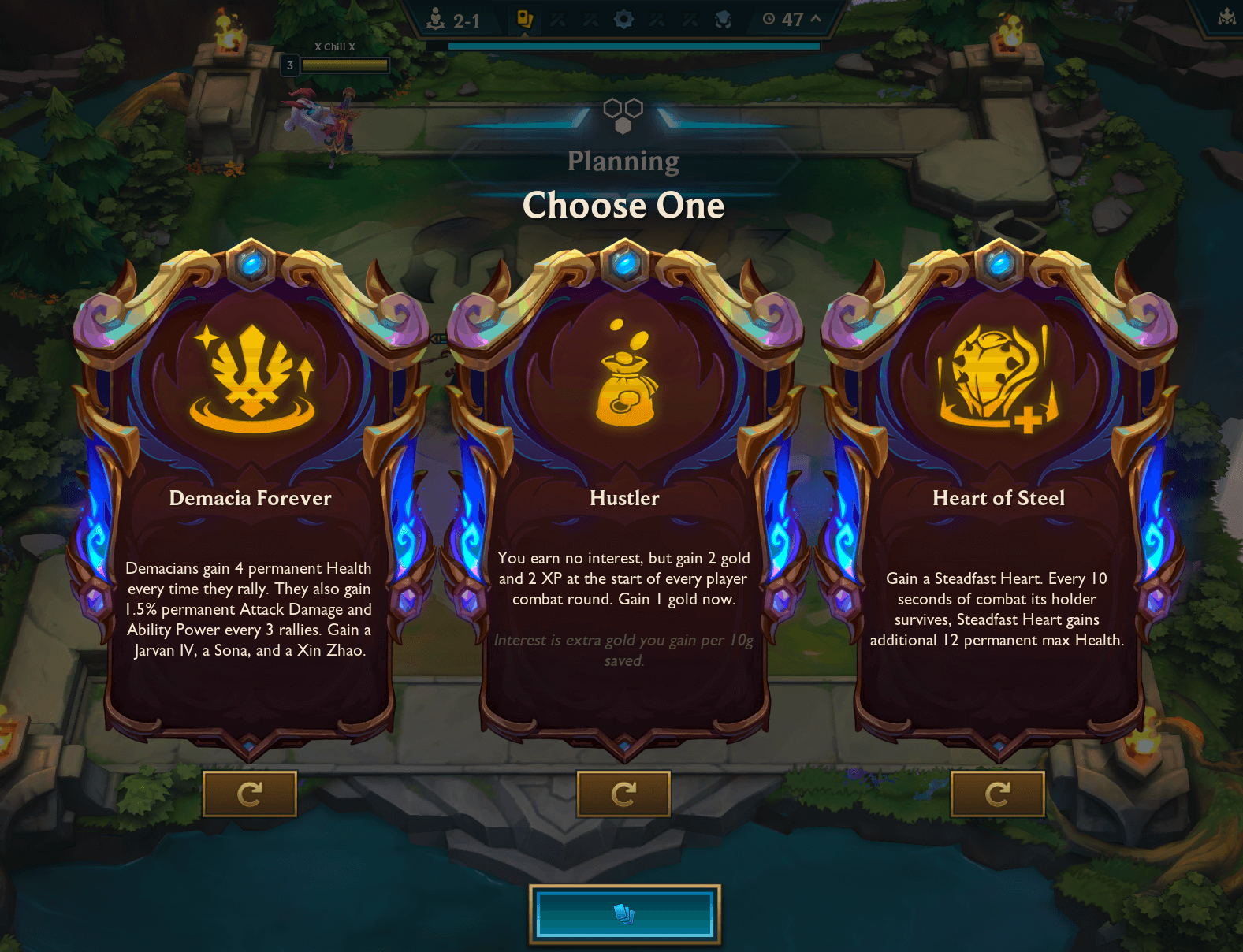Reroll the Demacia Forever augment
The image size is (1243, 952).
pos(250,794)
